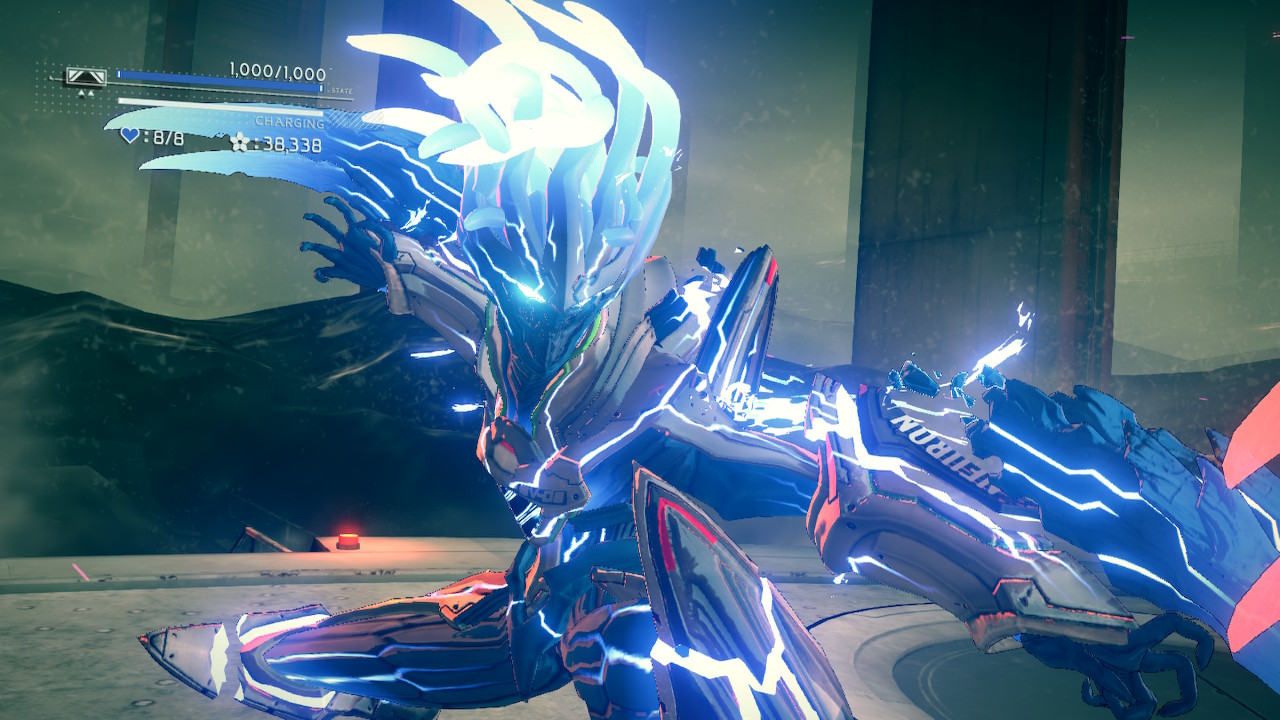
Task: Click the rank chevron emblem beside the health bar
Action: tap(86, 76)
